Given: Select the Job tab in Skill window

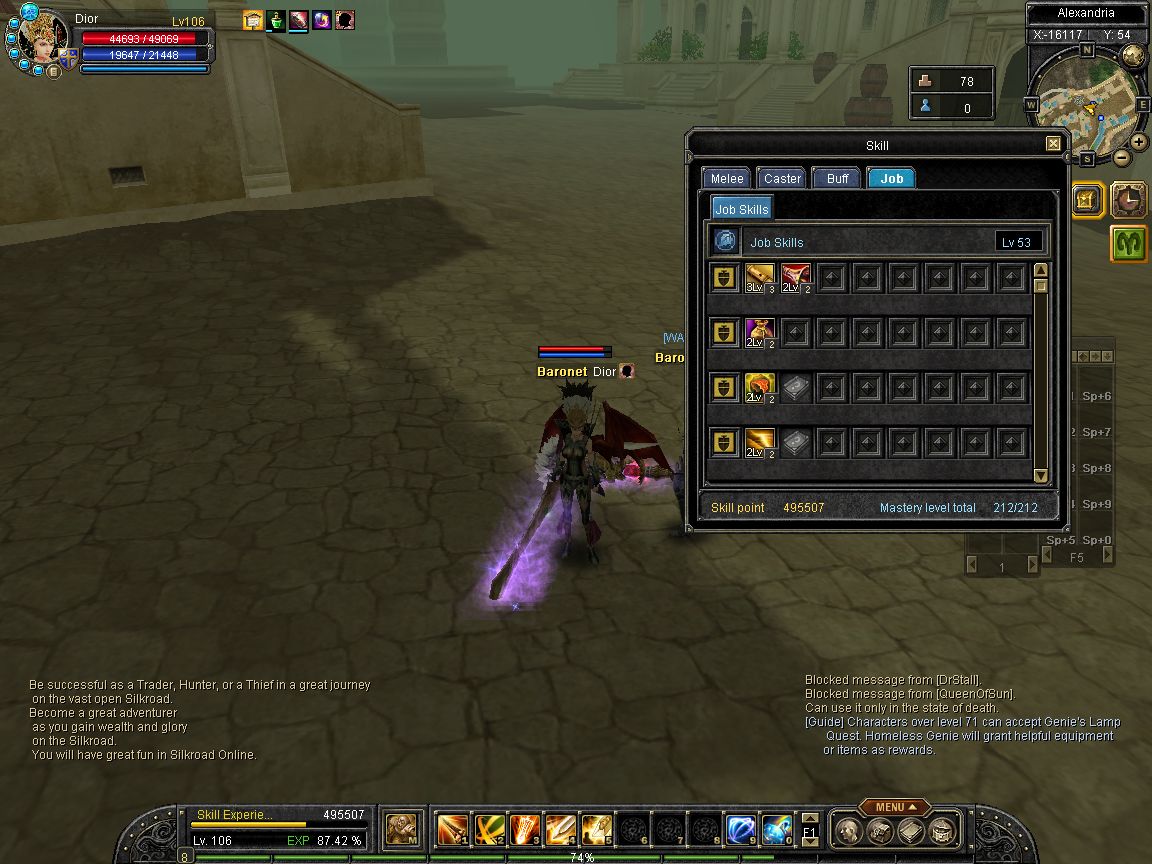Looking at the screenshot, I should [891, 178].
